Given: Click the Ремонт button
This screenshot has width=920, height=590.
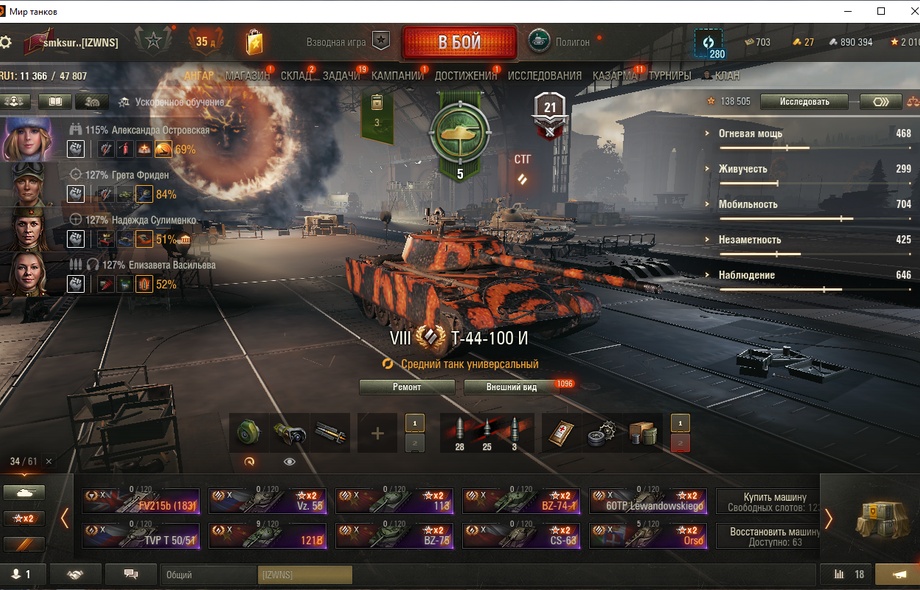Looking at the screenshot, I should click(407, 387).
